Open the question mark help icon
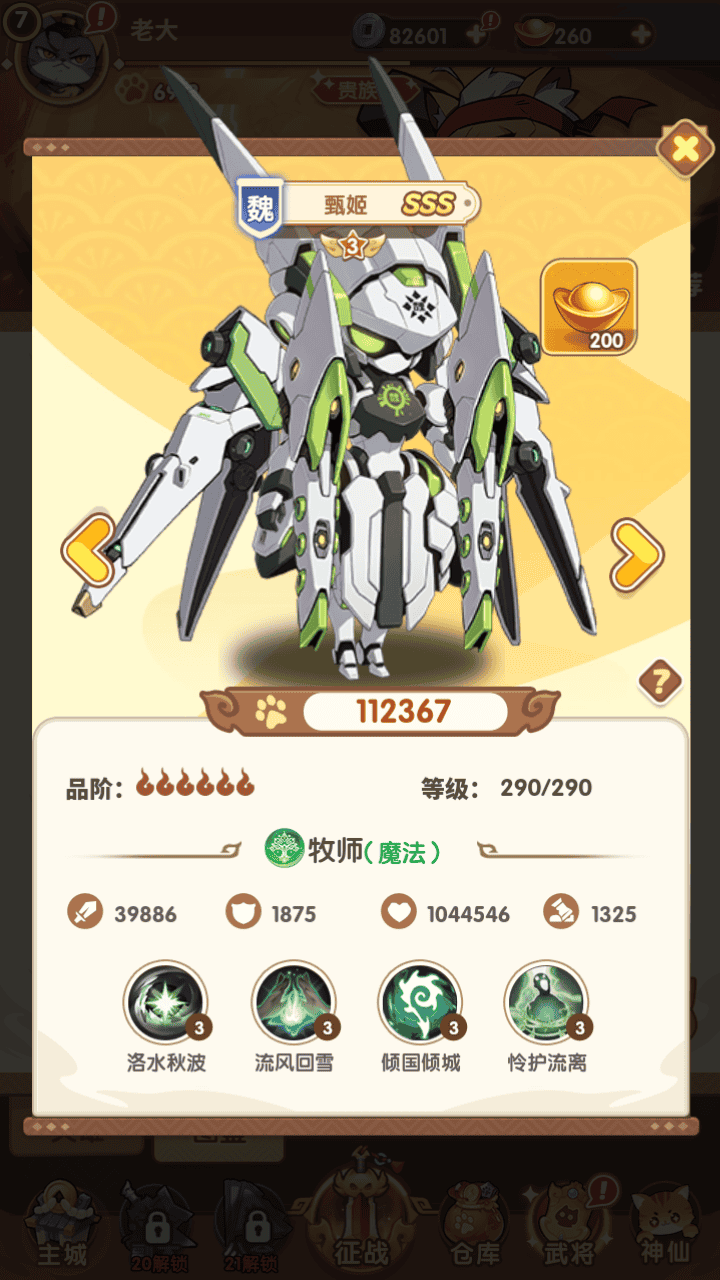Image resolution: width=720 pixels, height=1280 pixels. [x=660, y=683]
